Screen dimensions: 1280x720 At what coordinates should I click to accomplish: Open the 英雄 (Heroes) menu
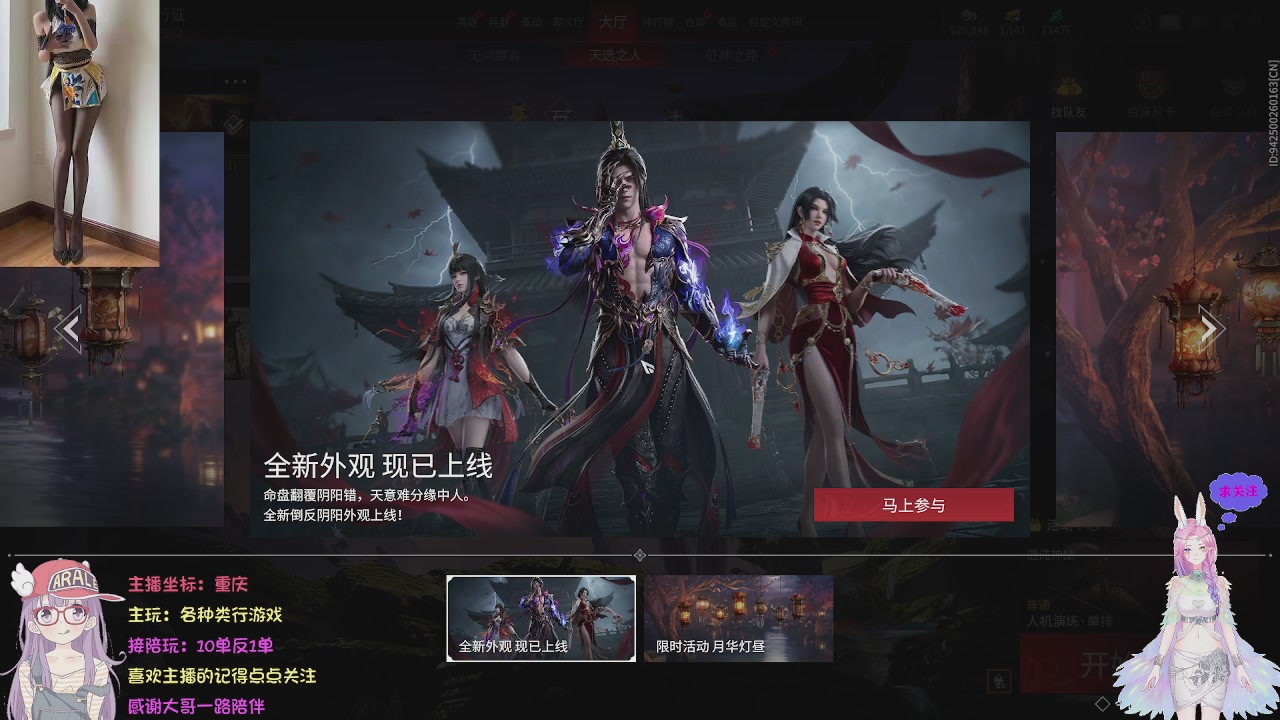point(466,19)
